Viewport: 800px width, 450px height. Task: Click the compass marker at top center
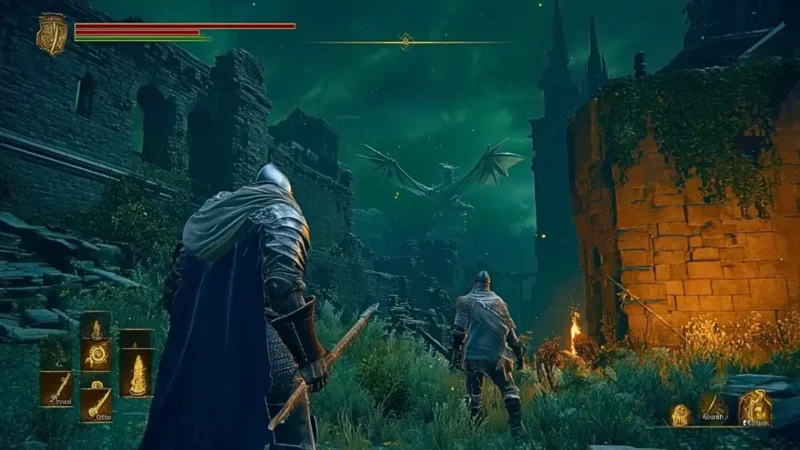click(406, 41)
